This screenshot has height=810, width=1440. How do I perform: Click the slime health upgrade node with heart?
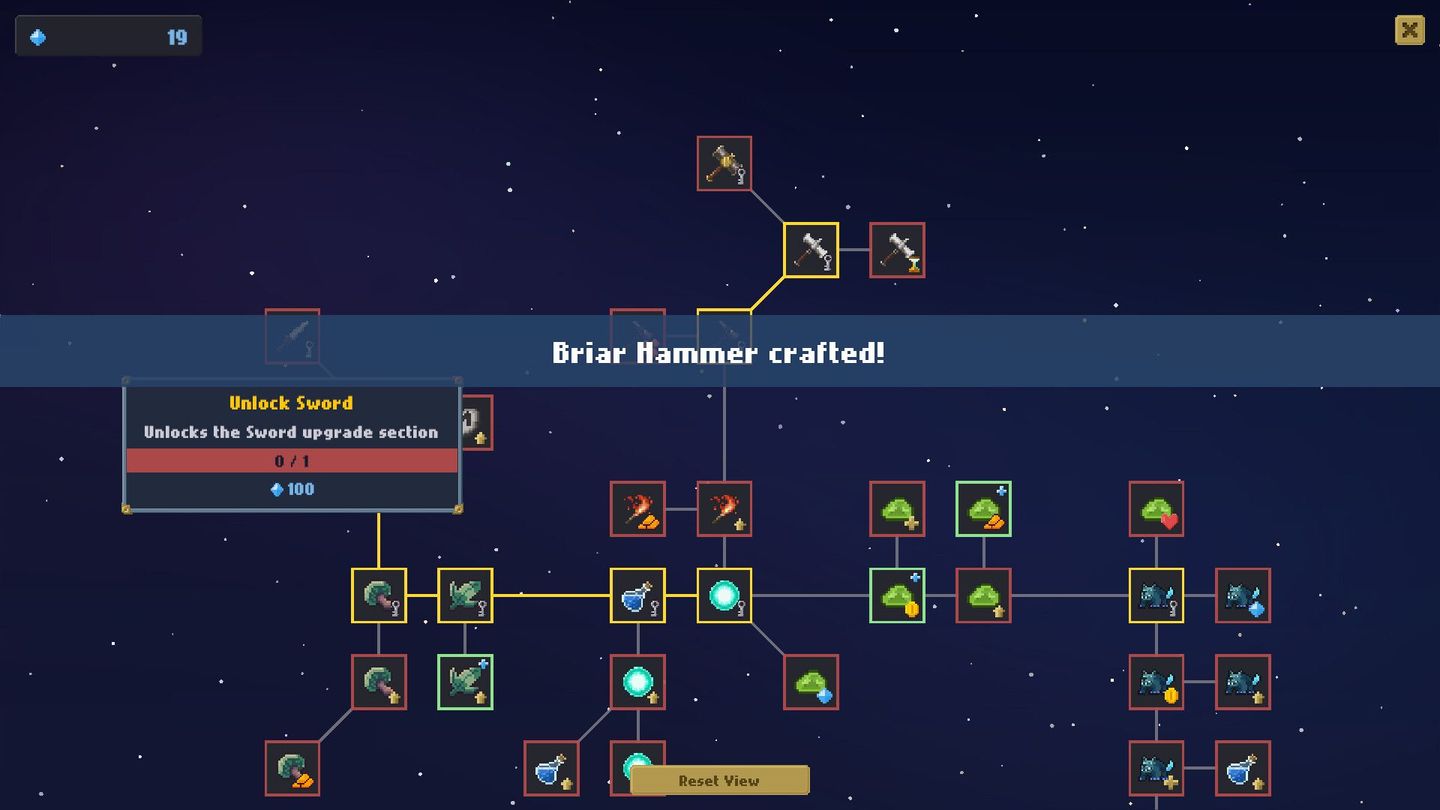[x=1155, y=508]
